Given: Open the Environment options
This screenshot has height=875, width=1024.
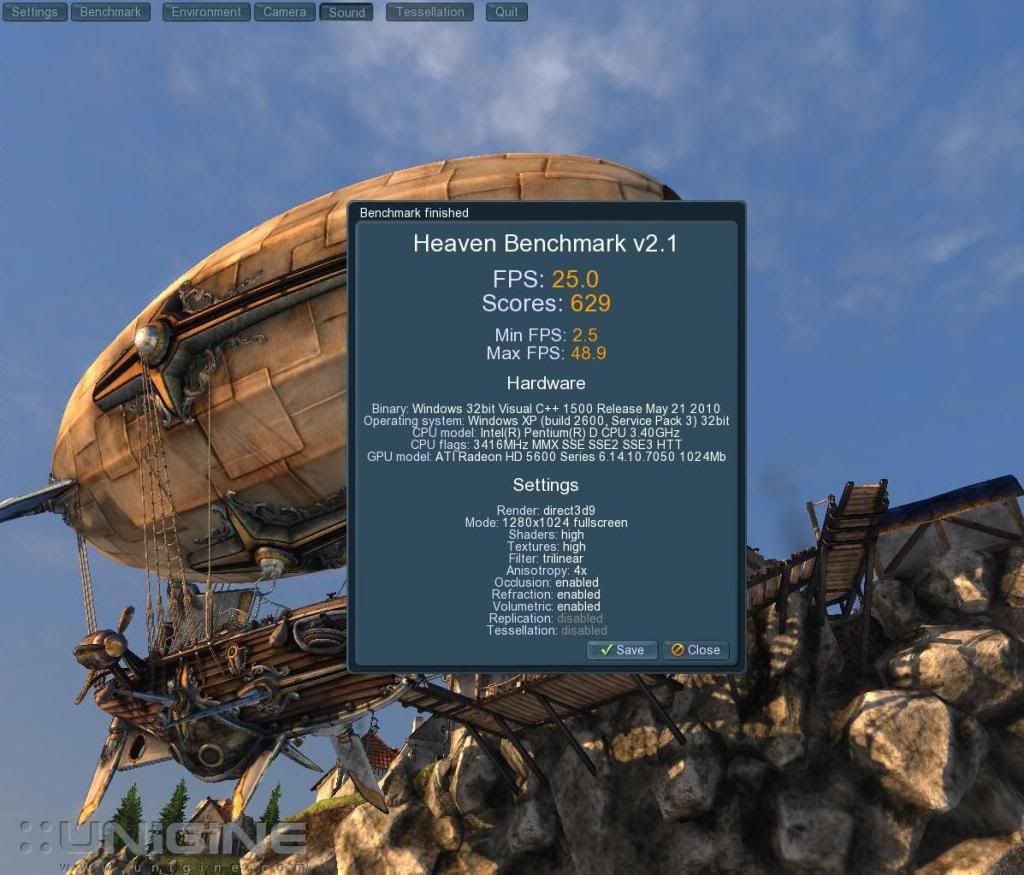Looking at the screenshot, I should coord(206,12).
